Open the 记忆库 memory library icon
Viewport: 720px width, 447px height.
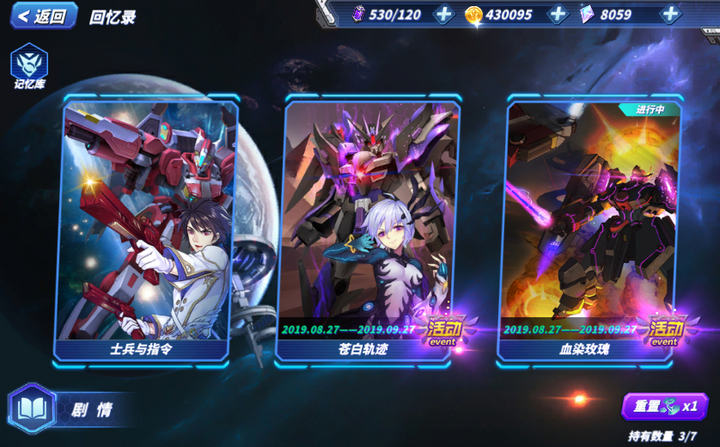click(29, 66)
